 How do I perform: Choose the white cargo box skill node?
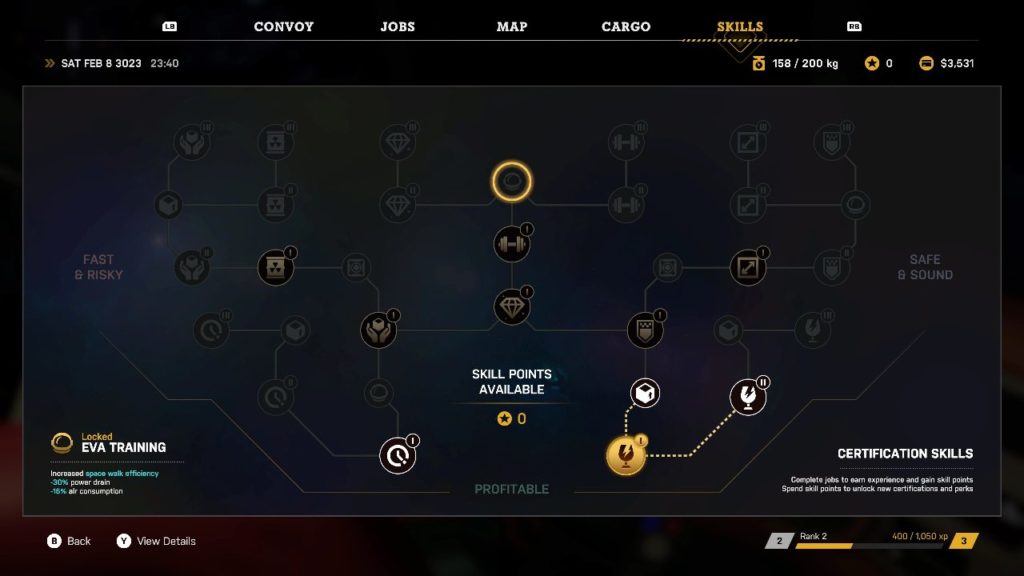point(646,394)
